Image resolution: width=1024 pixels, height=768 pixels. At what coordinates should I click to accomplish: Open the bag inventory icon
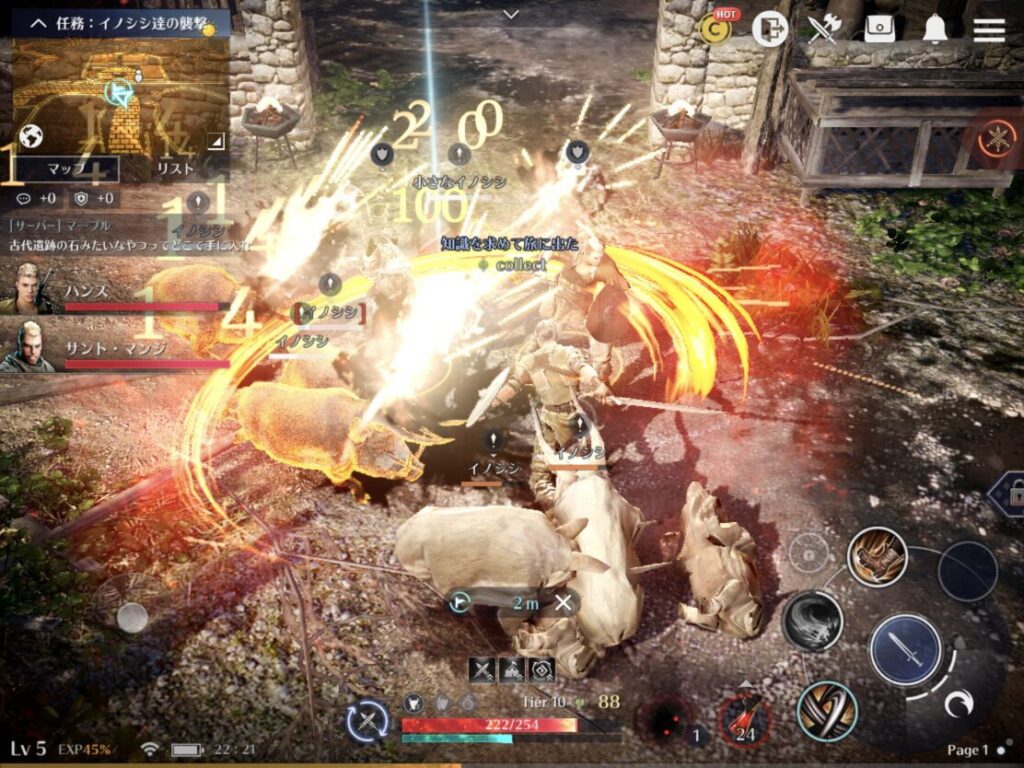(x=879, y=30)
